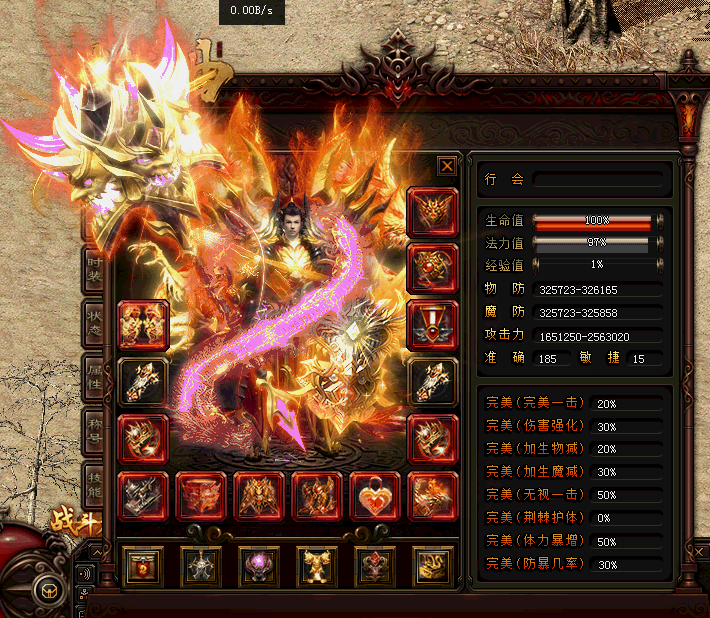The width and height of the screenshot is (710, 618).
Task: Click the round cube button
Action: pyautogui.click(x=46, y=591)
